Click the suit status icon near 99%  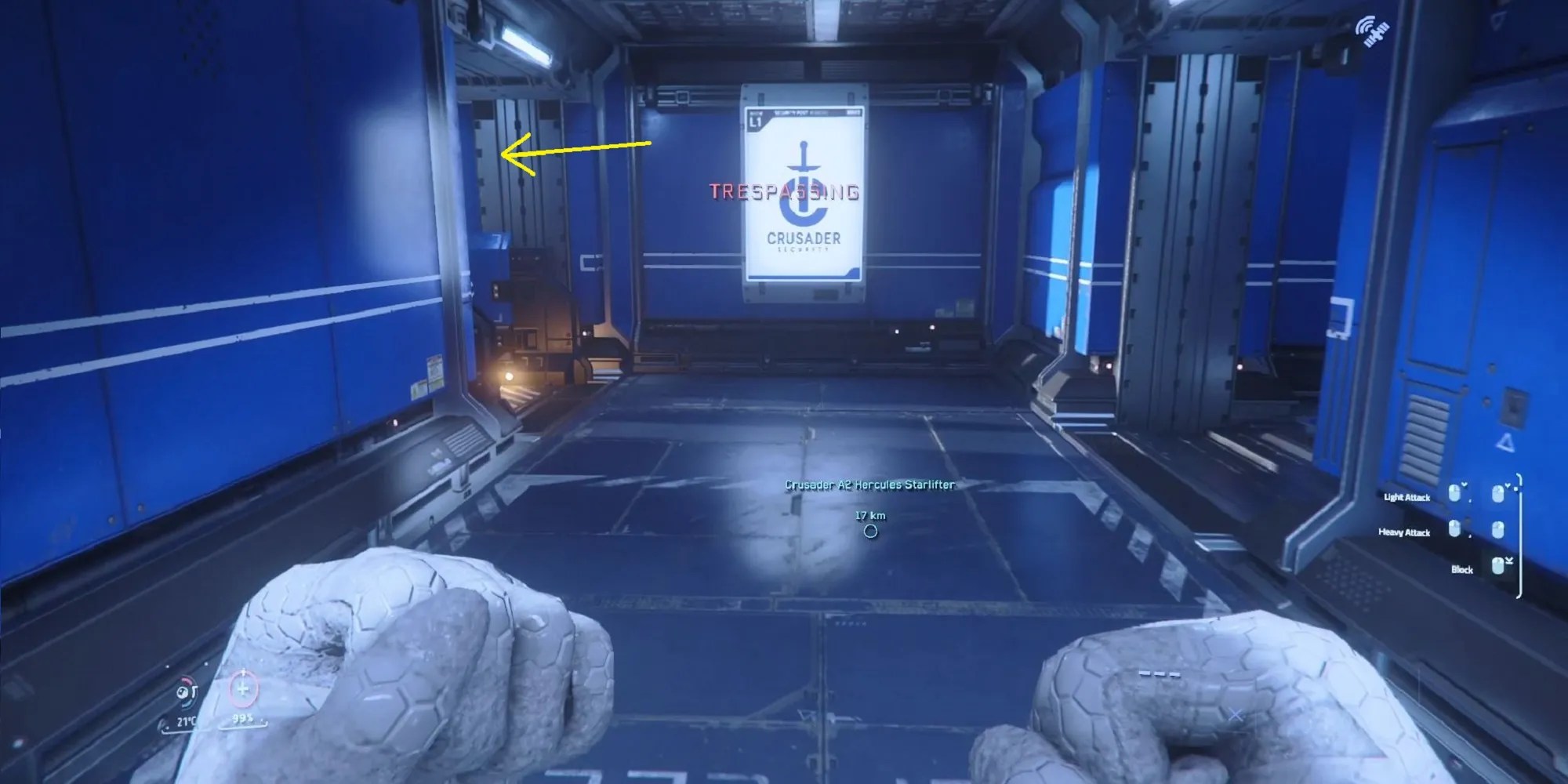243,690
